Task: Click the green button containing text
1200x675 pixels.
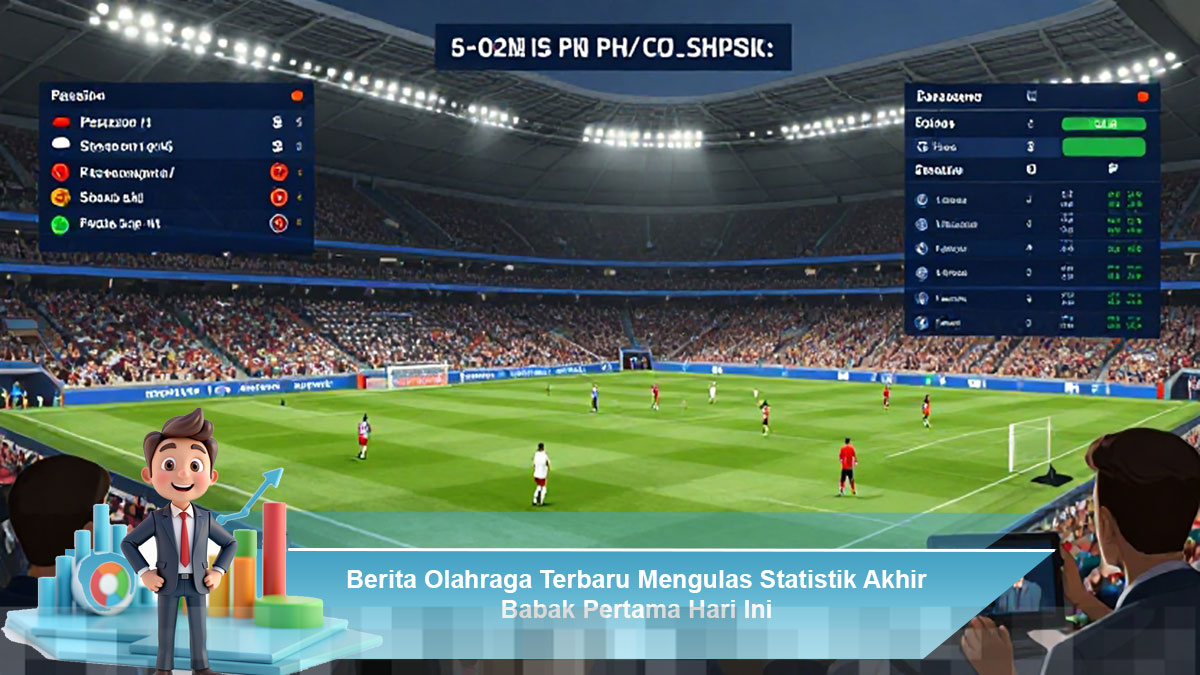Action: click(1103, 124)
